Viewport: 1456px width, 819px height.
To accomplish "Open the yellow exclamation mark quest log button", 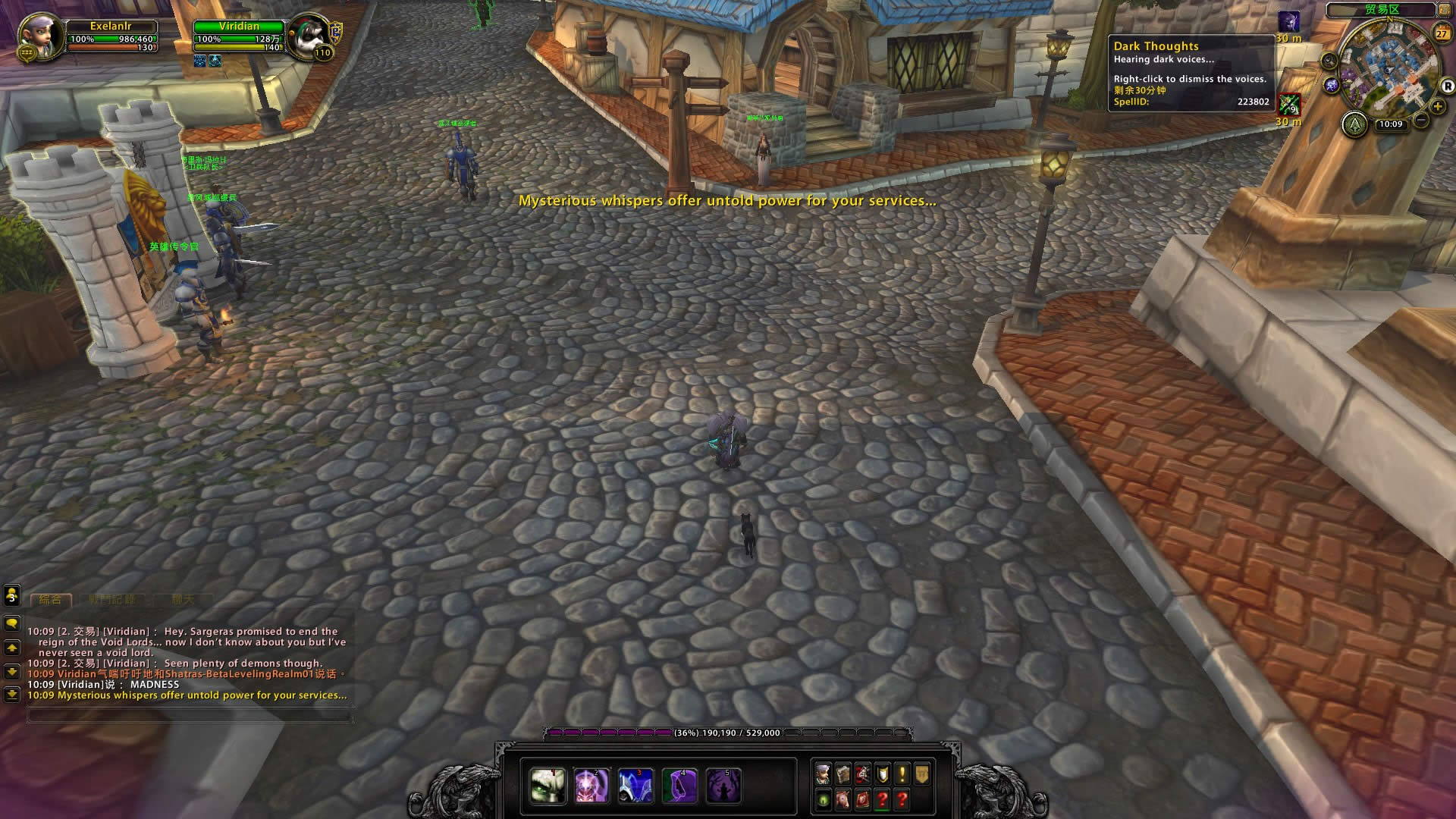I will click(902, 774).
